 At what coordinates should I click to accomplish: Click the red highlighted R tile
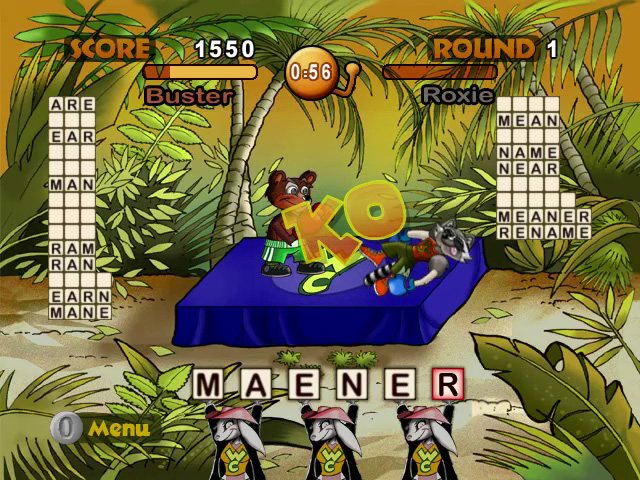click(x=447, y=384)
